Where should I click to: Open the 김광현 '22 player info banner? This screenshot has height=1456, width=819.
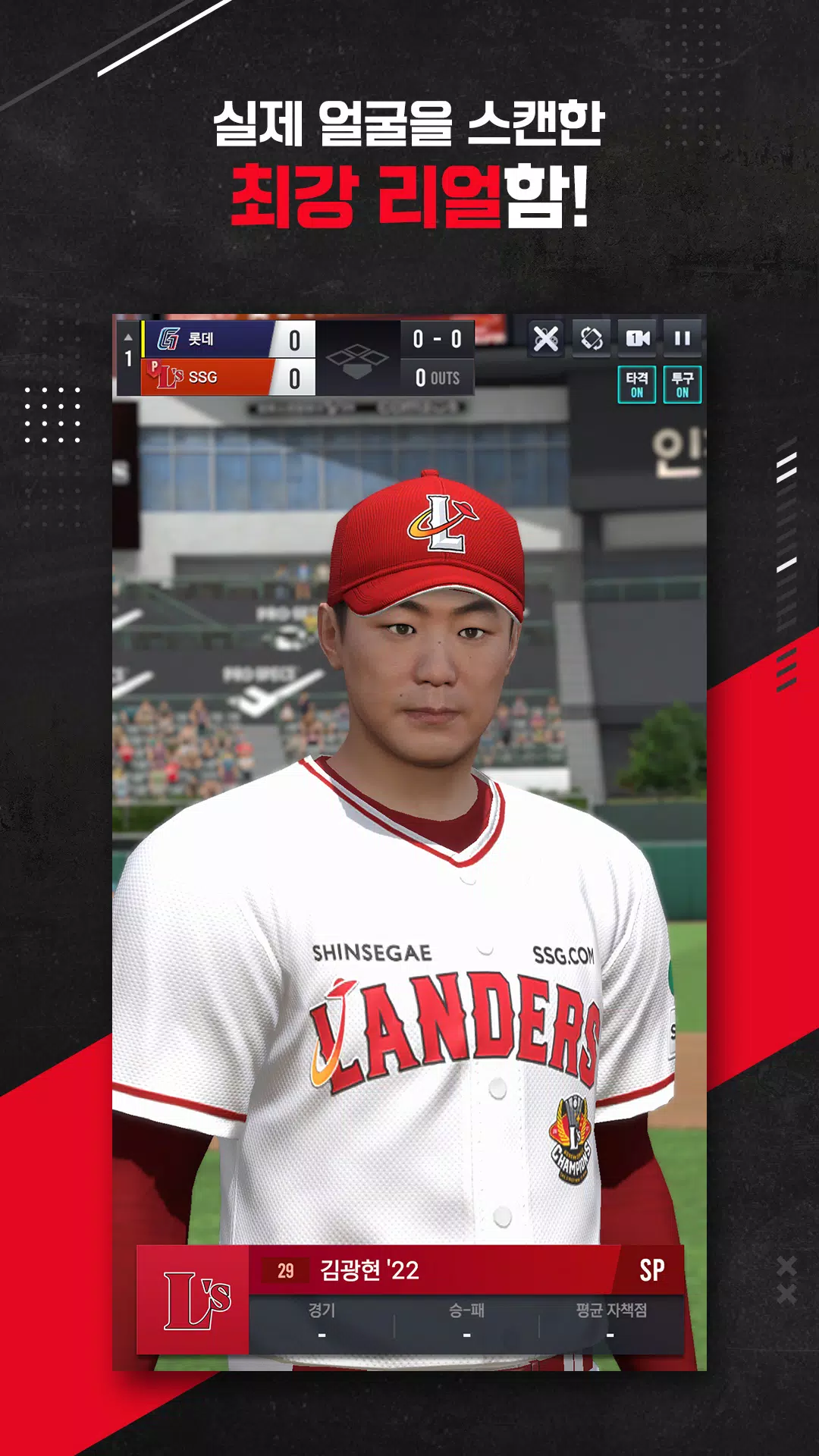pos(440,1270)
